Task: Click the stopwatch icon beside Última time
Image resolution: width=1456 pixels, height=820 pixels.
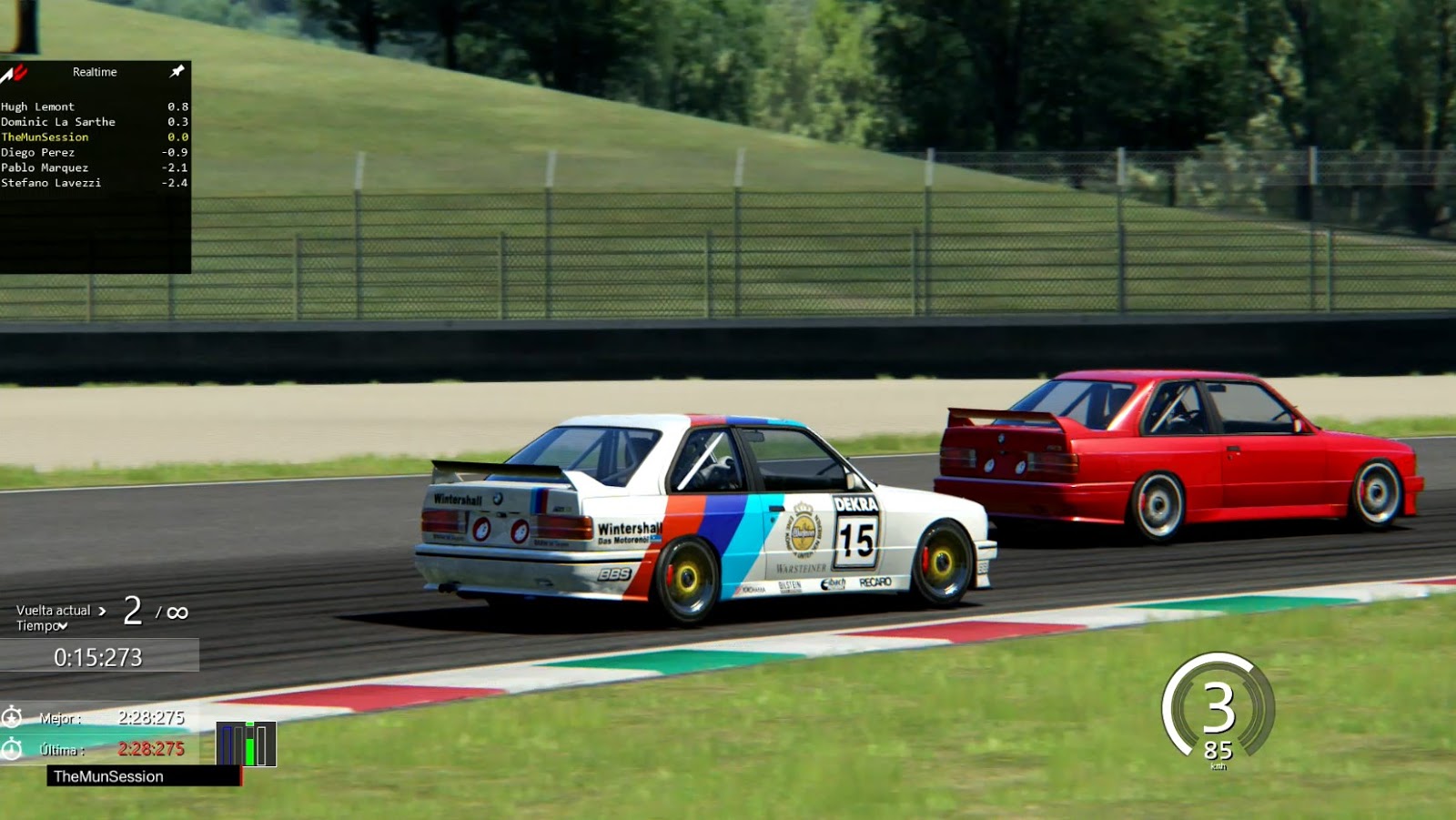Action: coord(13,750)
